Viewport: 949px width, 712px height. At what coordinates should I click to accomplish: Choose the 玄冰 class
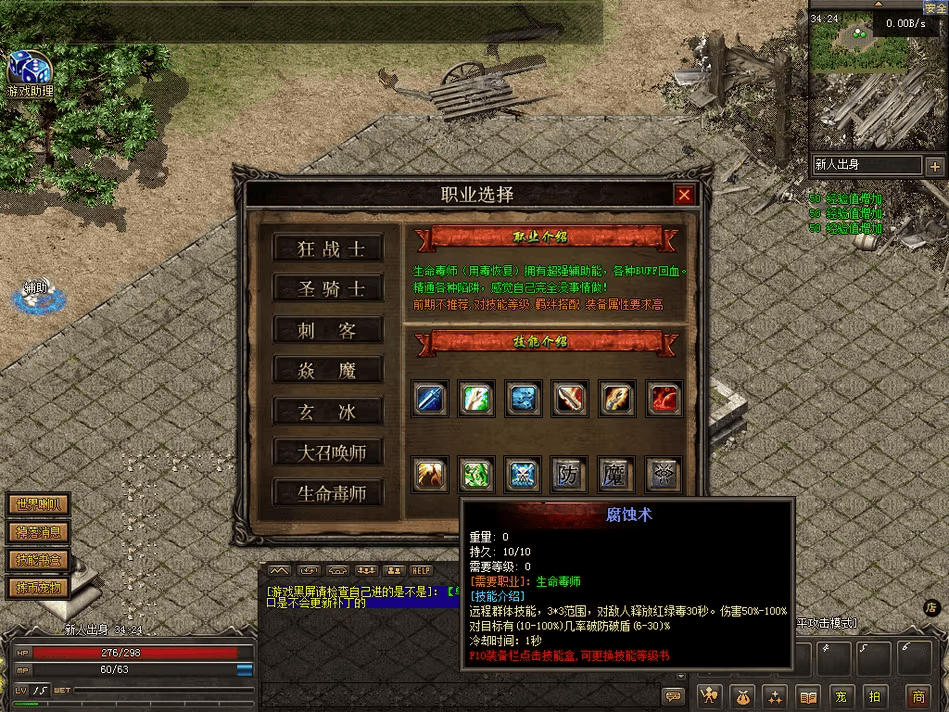tap(327, 412)
